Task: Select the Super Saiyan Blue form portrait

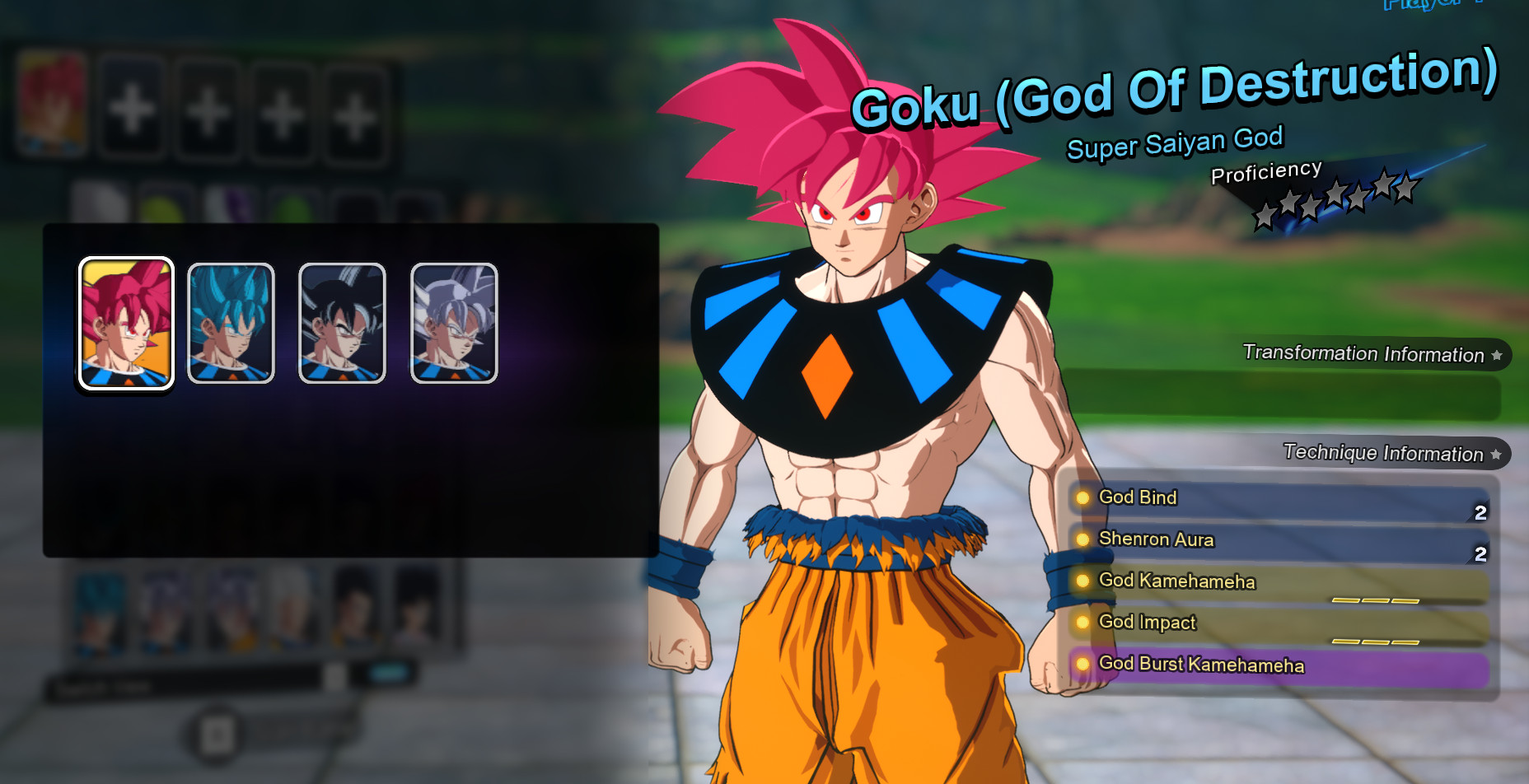Action: pyautogui.click(x=231, y=323)
